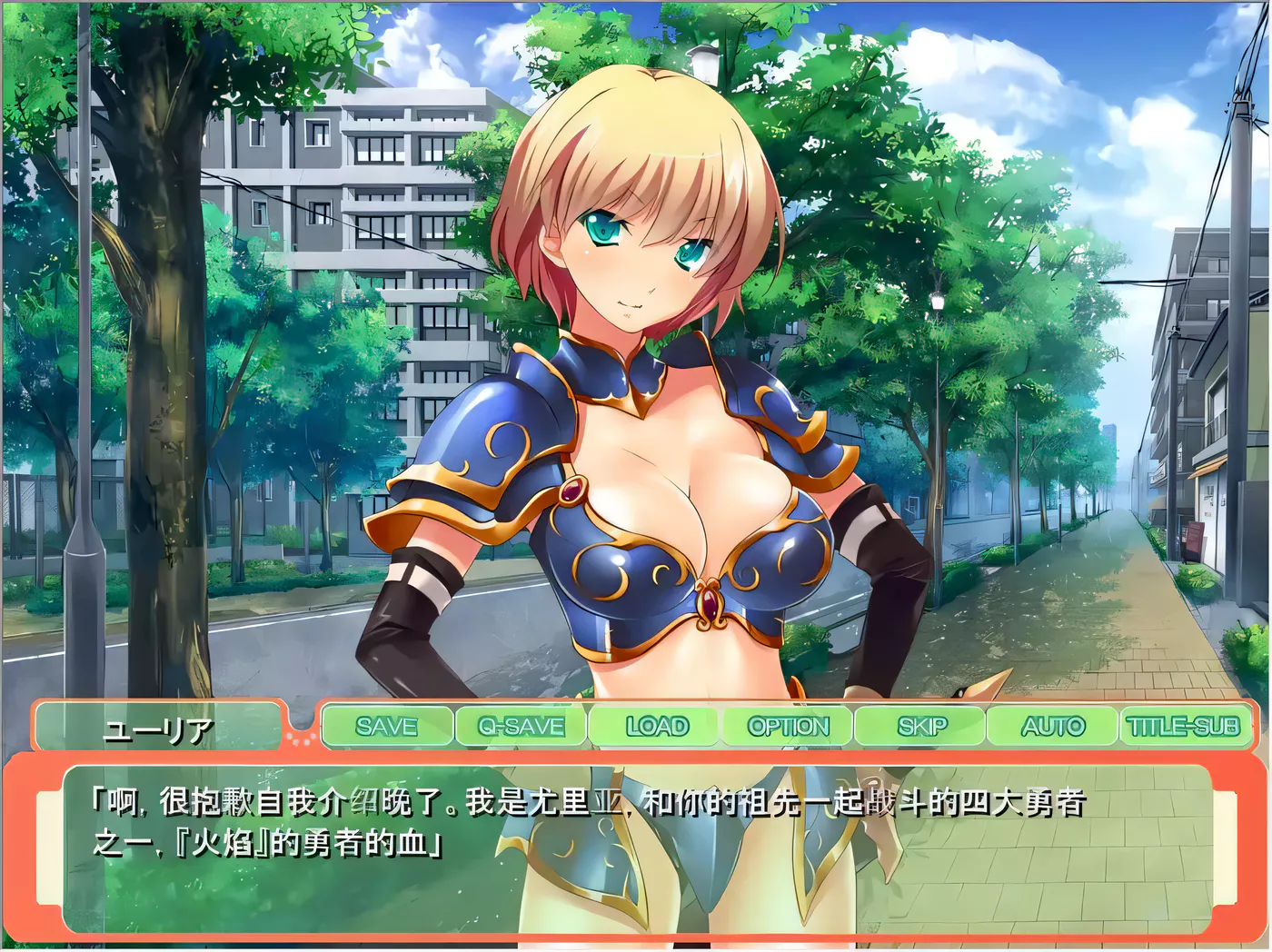Activate SKIP to fast-forward text
Image resolution: width=1272 pixels, height=952 pixels.
pos(921,727)
